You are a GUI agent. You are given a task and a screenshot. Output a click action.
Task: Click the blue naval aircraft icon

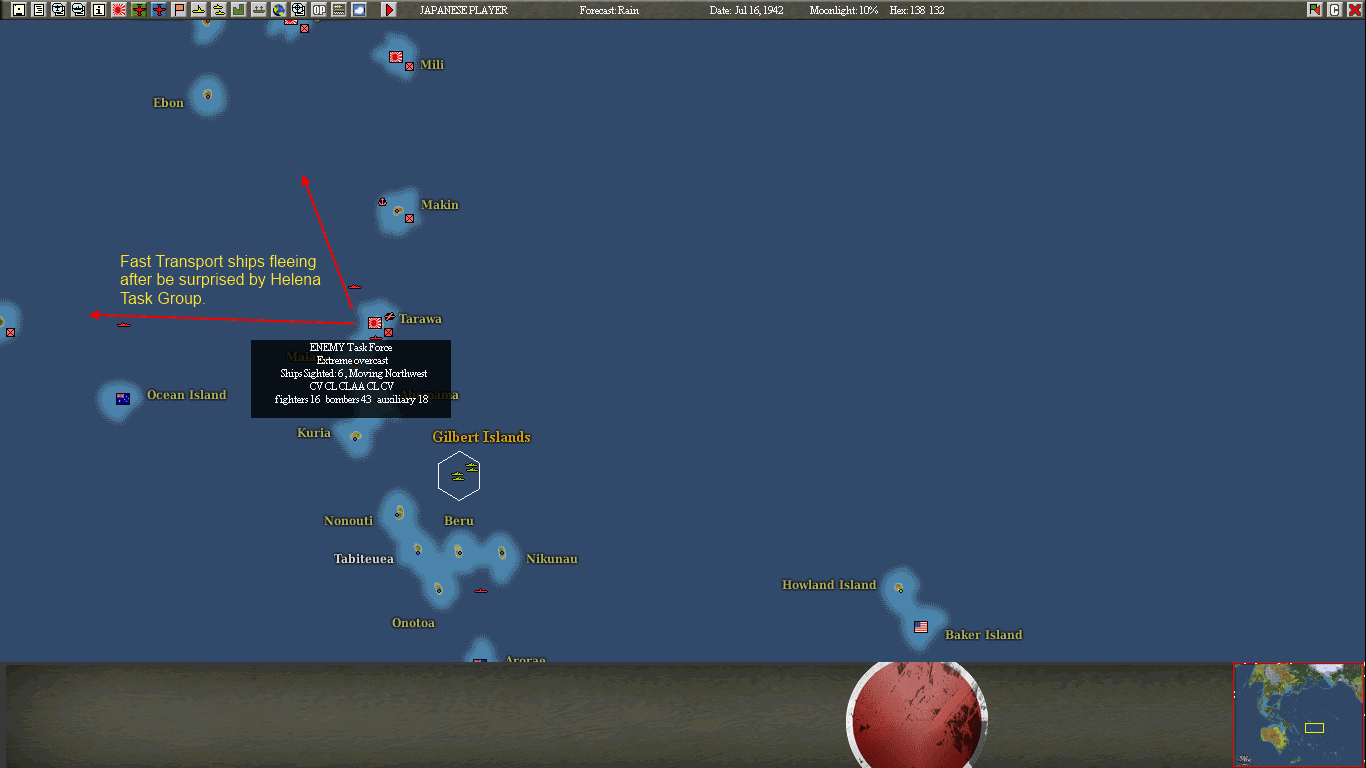pyautogui.click(x=157, y=9)
